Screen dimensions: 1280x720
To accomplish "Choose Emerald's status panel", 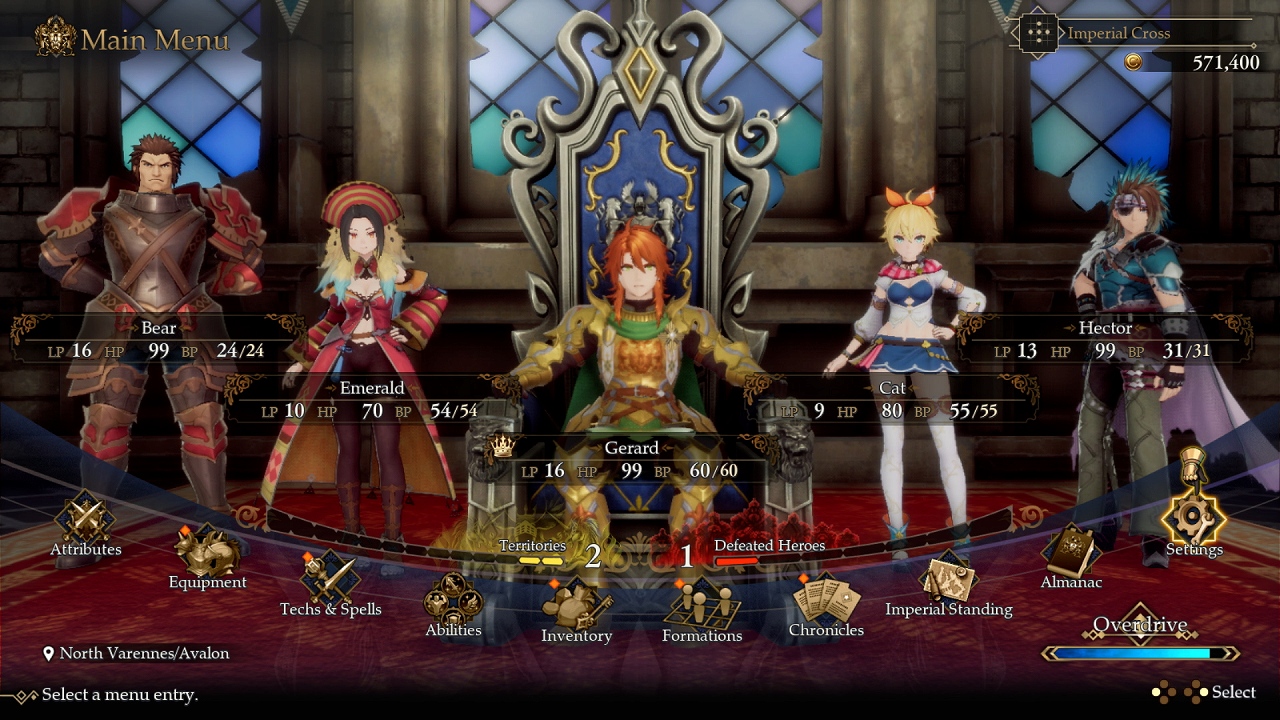I will coord(371,400).
